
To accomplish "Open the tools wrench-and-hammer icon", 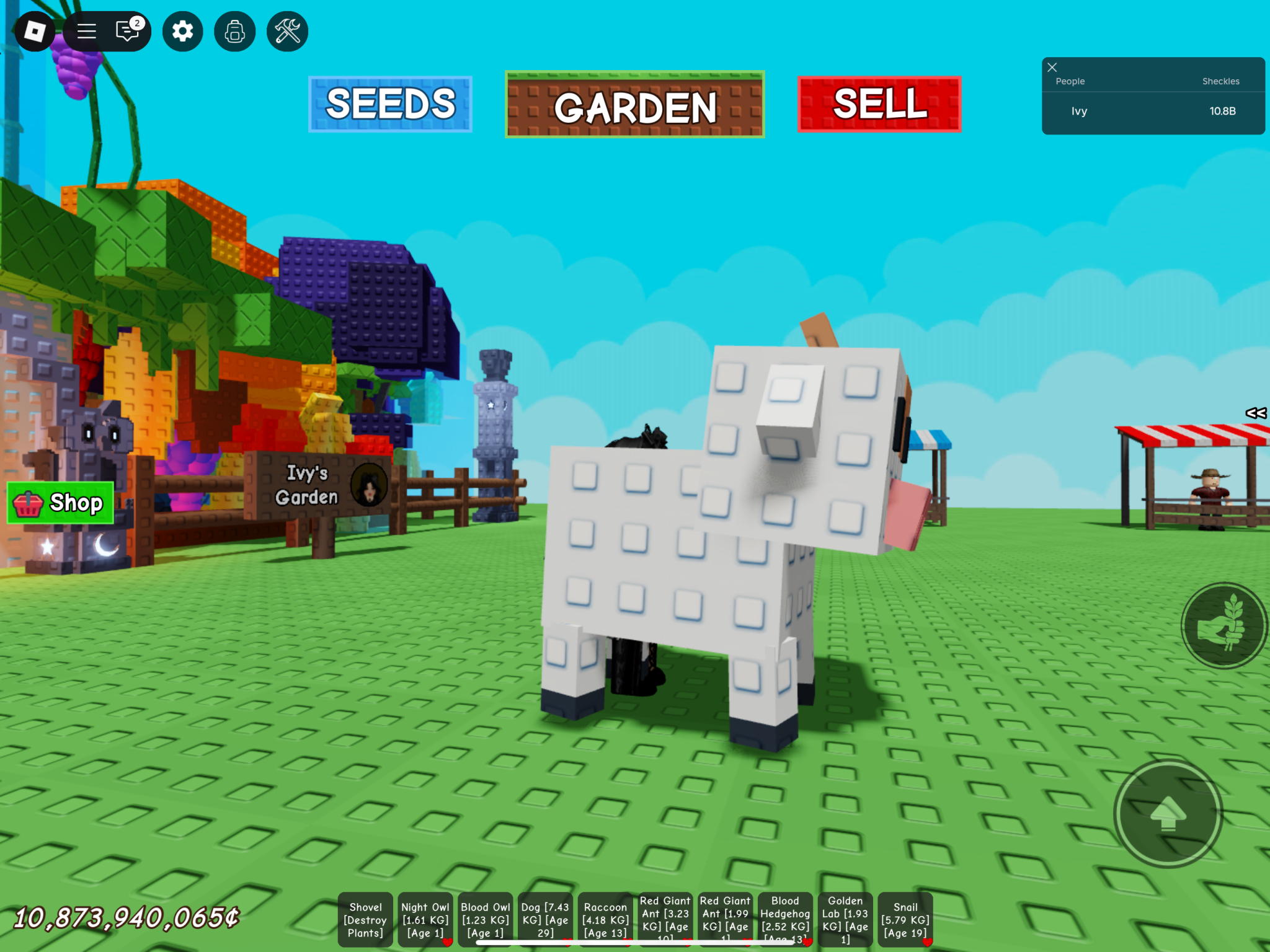I will tap(287, 31).
